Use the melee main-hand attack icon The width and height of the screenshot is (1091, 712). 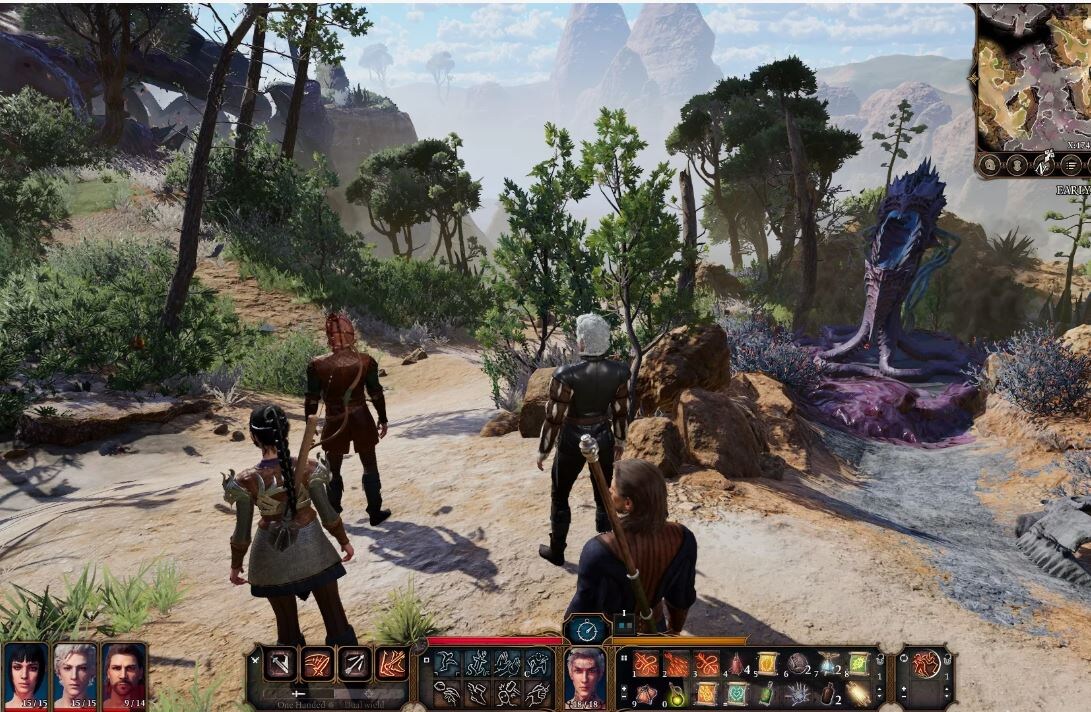tap(279, 664)
